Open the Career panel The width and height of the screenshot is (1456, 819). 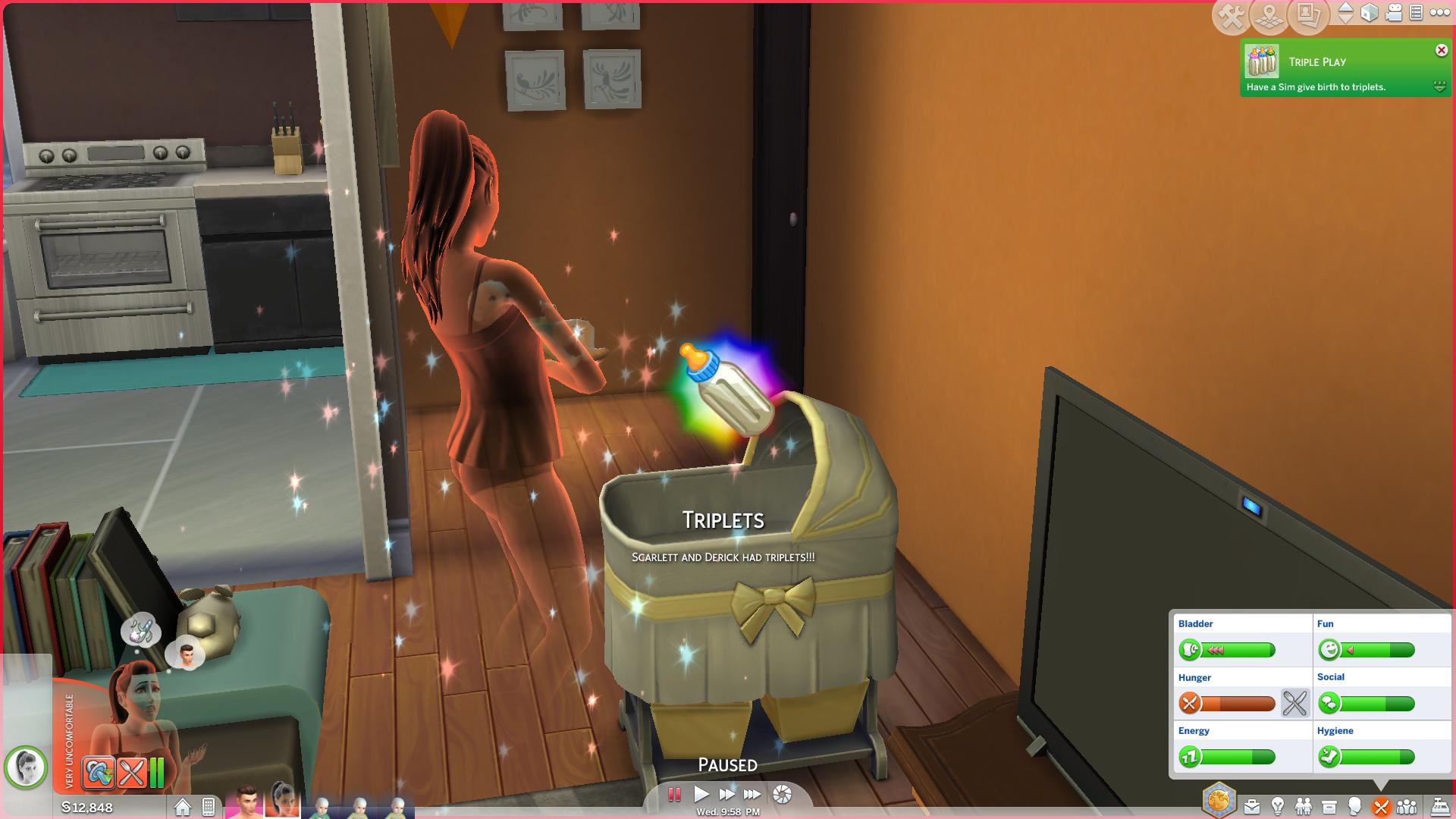pyautogui.click(x=1252, y=806)
